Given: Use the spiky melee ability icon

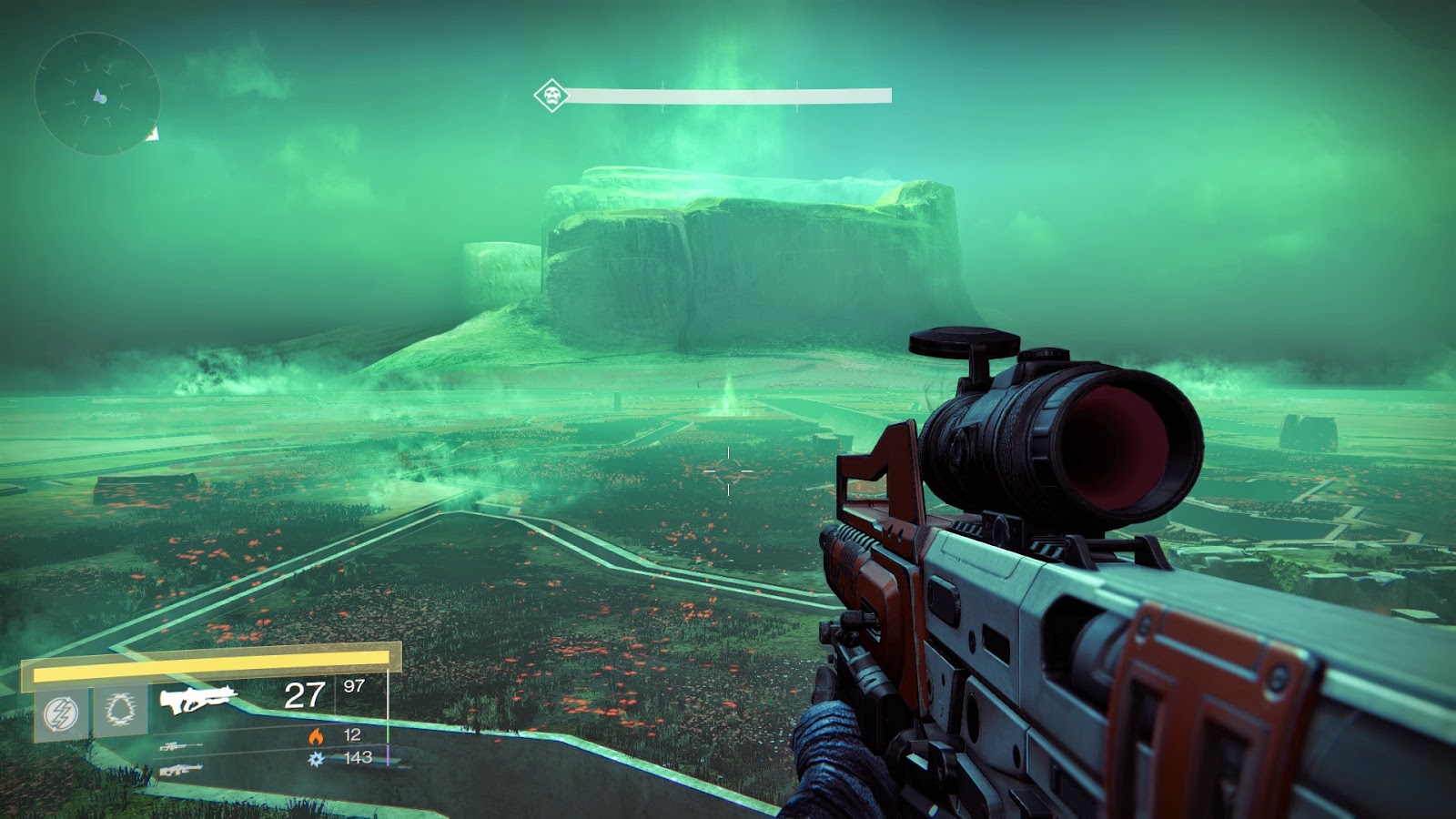Looking at the screenshot, I should click(x=119, y=710).
